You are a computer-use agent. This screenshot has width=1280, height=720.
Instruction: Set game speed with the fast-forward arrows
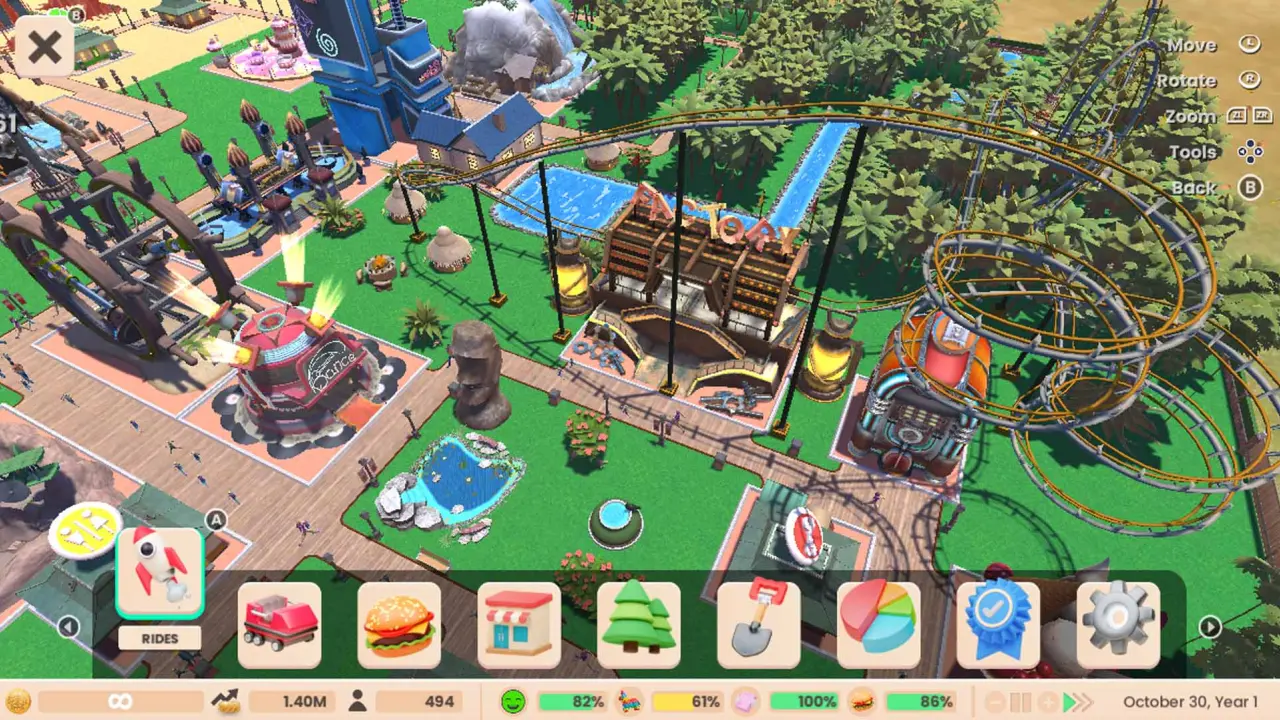click(x=1077, y=702)
